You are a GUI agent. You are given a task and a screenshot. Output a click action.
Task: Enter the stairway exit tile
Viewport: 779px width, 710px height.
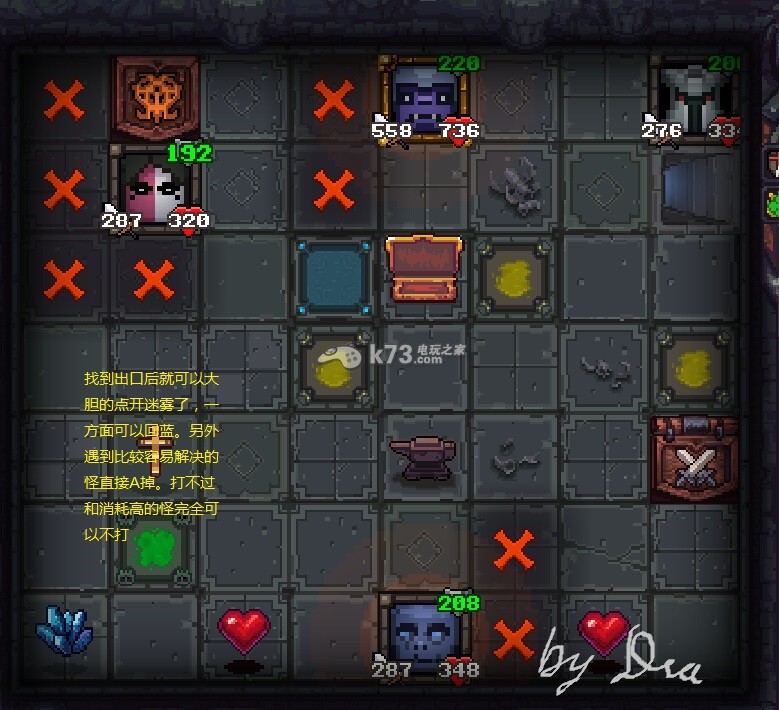click(x=693, y=187)
